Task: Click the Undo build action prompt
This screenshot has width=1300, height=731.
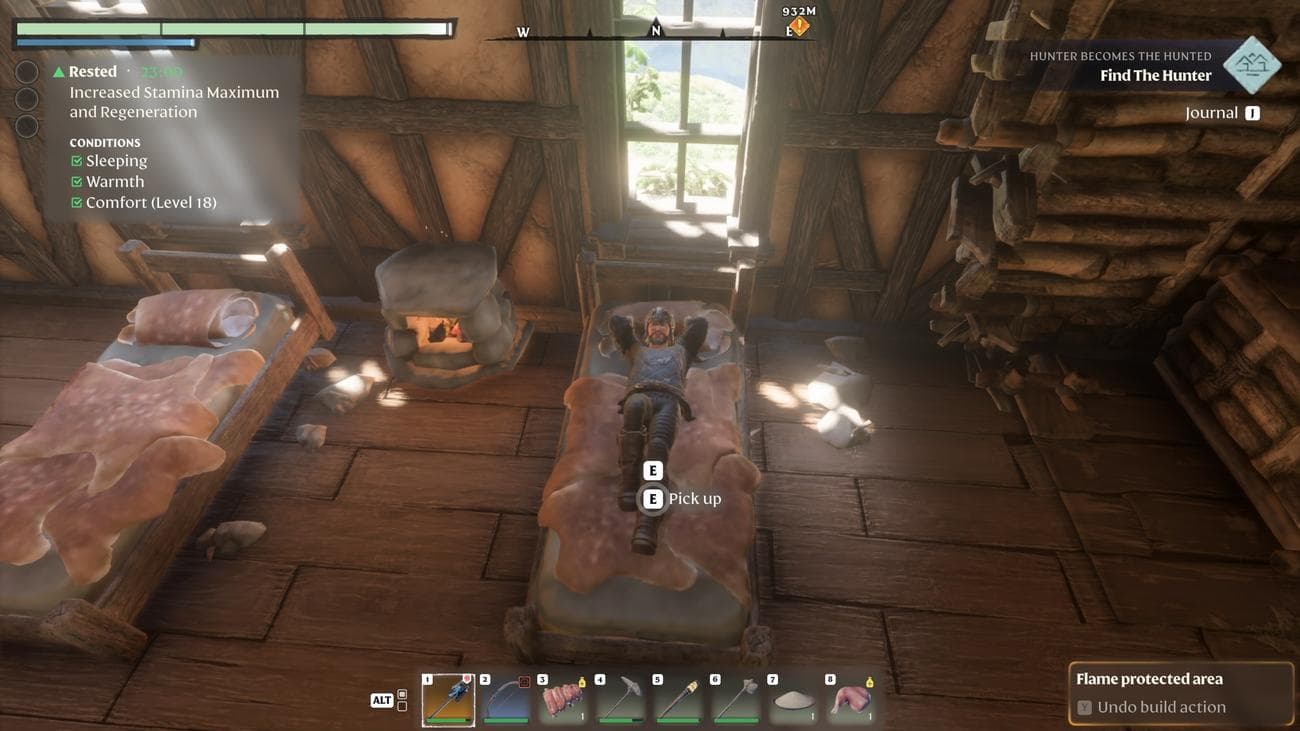Action: coord(1160,707)
